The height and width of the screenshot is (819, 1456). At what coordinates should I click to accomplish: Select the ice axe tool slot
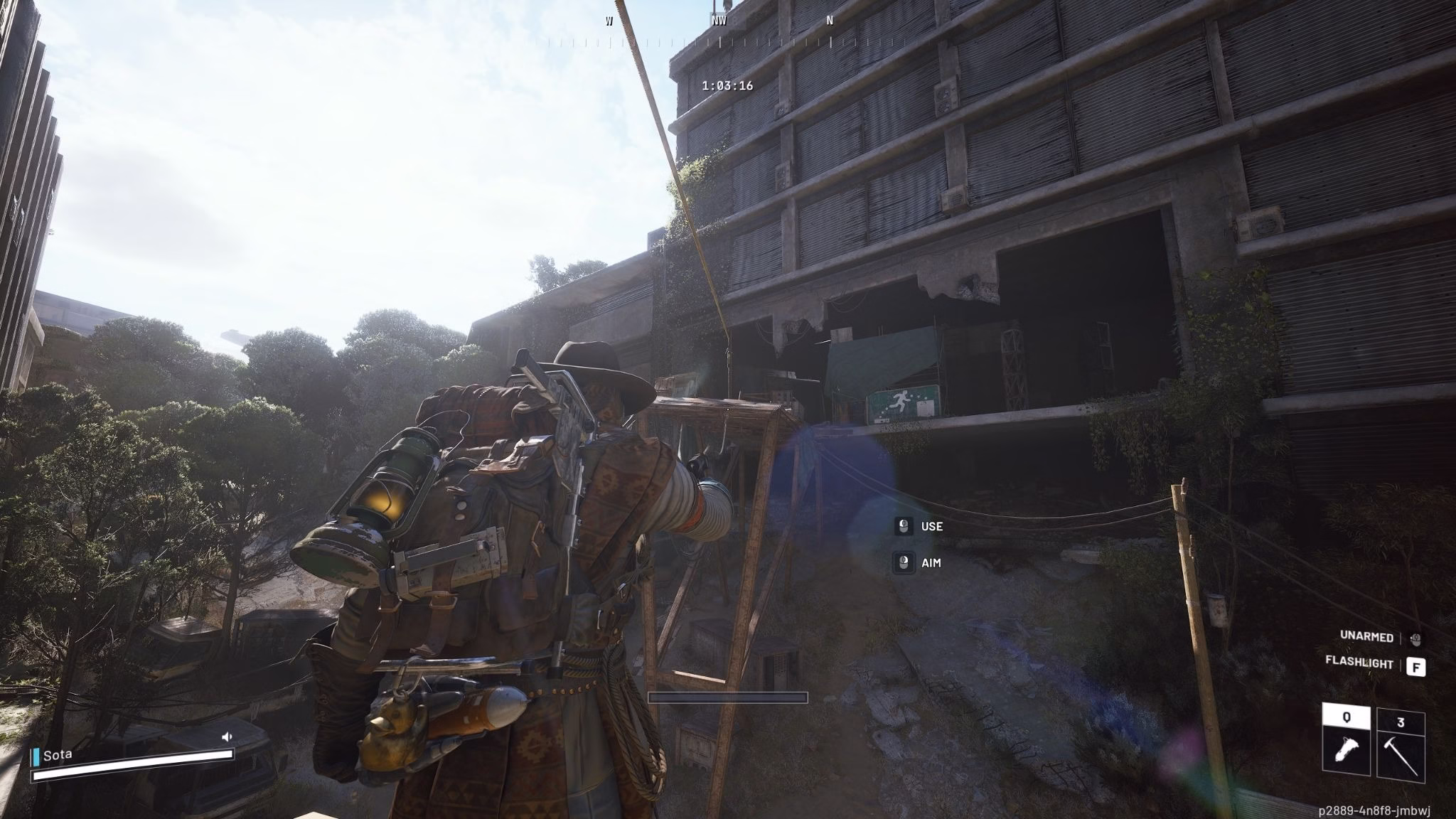[1401, 744]
